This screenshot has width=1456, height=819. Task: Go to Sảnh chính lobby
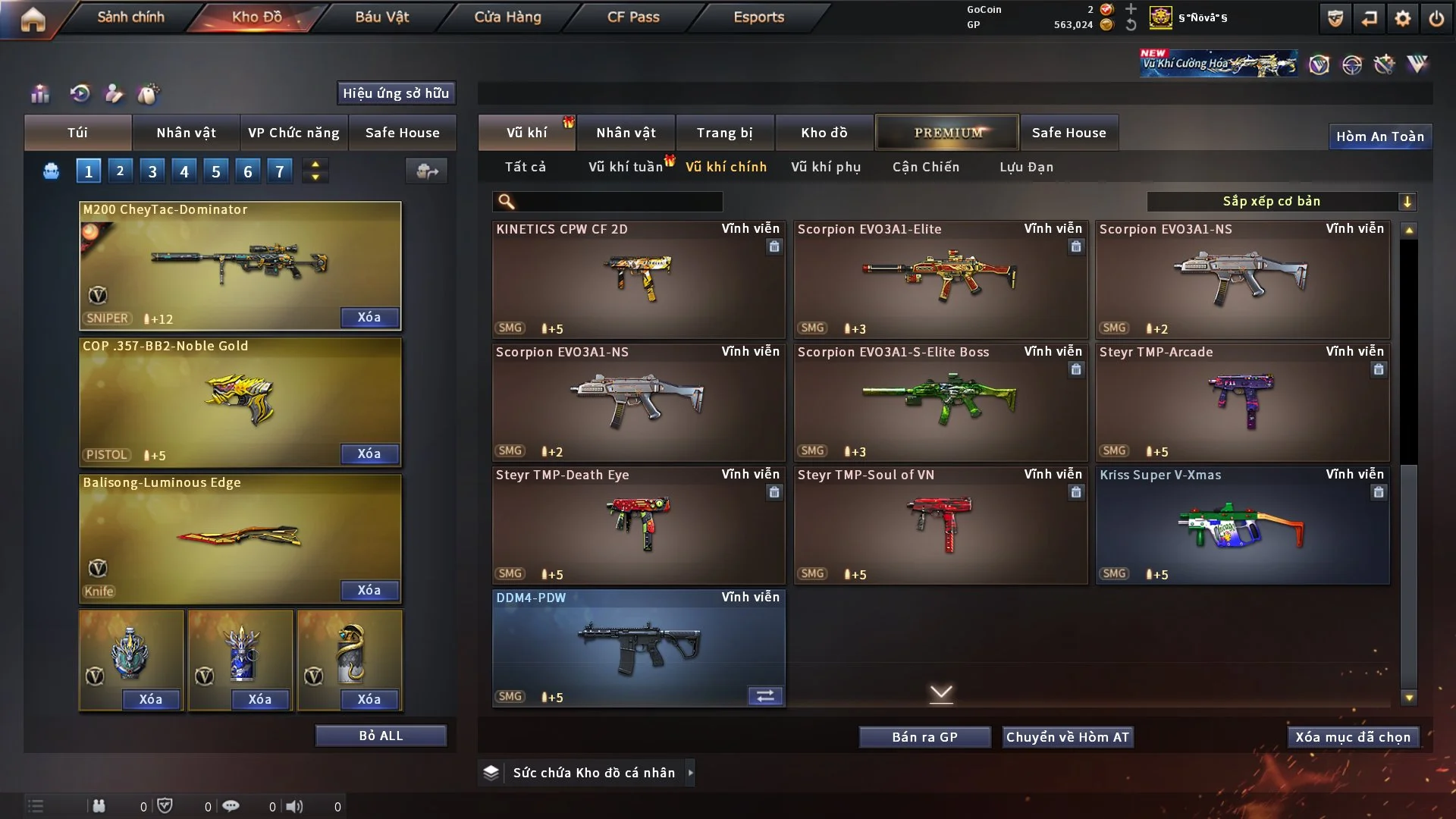click(130, 17)
